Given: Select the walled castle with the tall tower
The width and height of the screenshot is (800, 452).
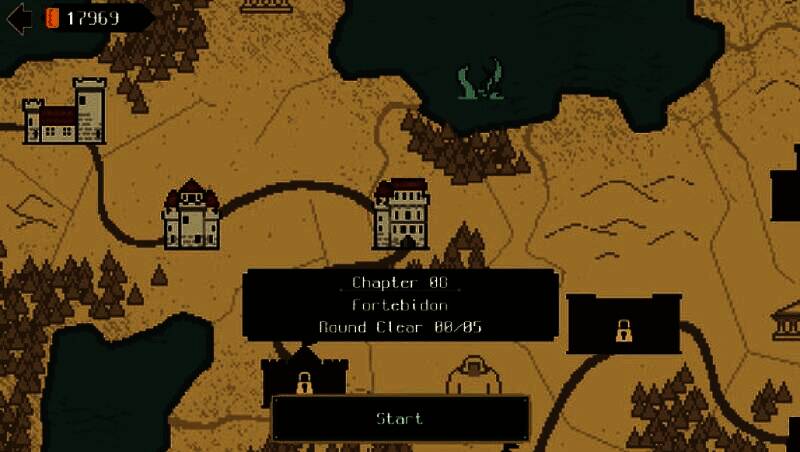Looking at the screenshot, I should pos(66,112).
